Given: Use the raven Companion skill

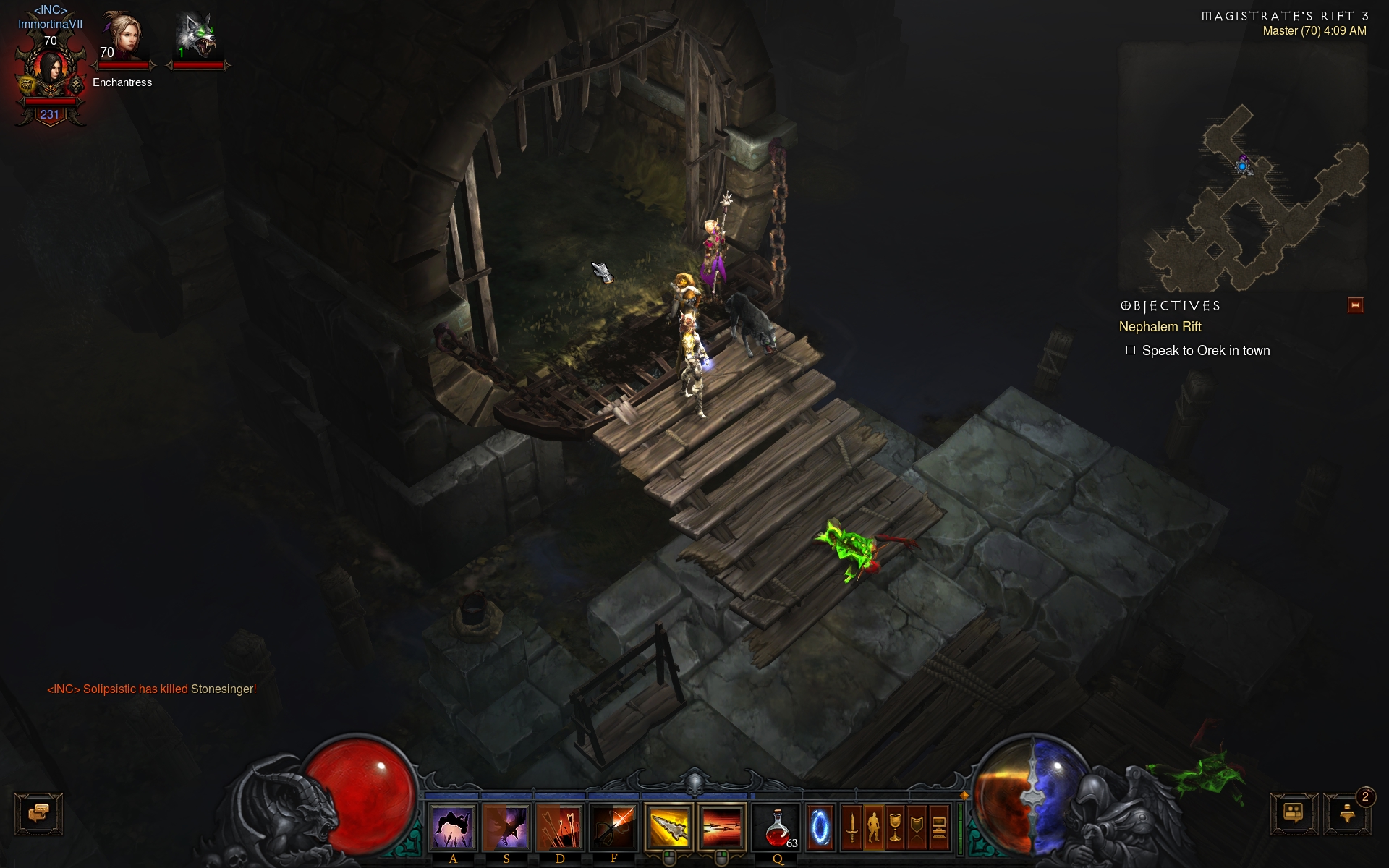Looking at the screenshot, I should (506, 827).
